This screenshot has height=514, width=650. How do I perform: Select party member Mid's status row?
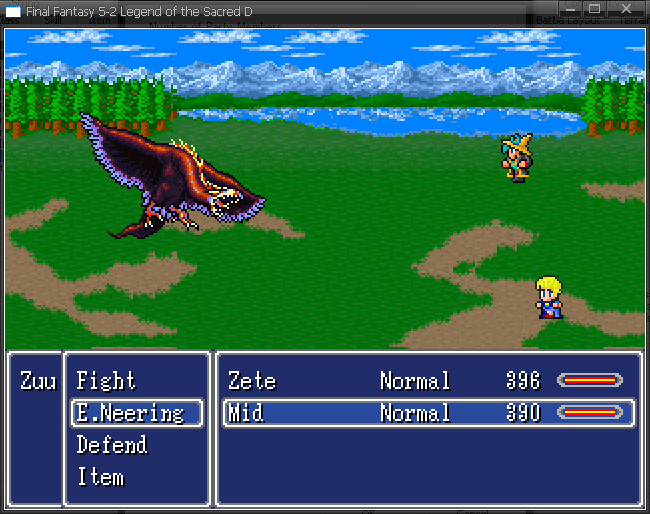pos(428,413)
